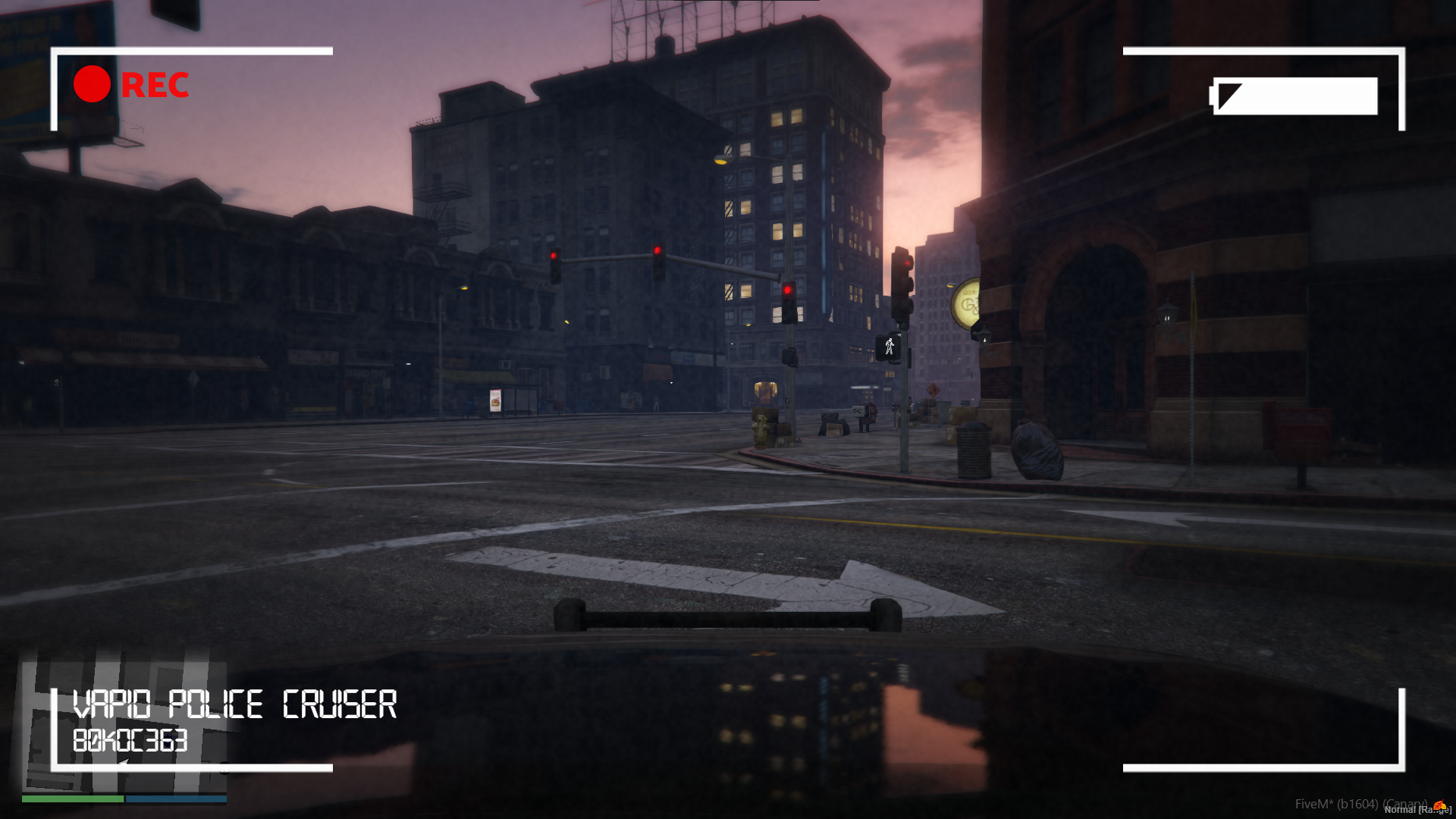
Task: Select the red REC recording indicator
Action: pos(131,84)
